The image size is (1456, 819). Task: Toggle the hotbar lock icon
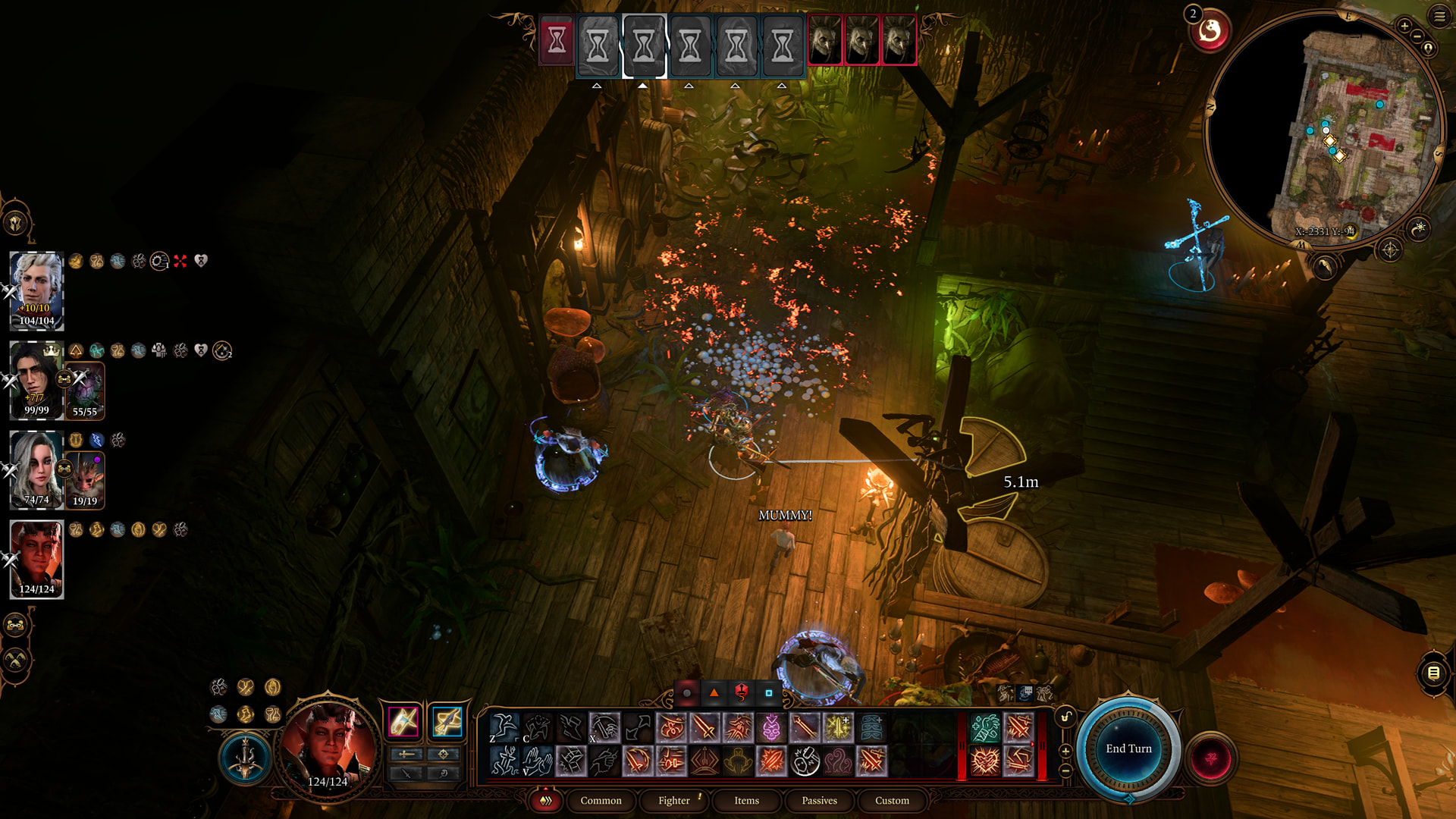click(1065, 717)
